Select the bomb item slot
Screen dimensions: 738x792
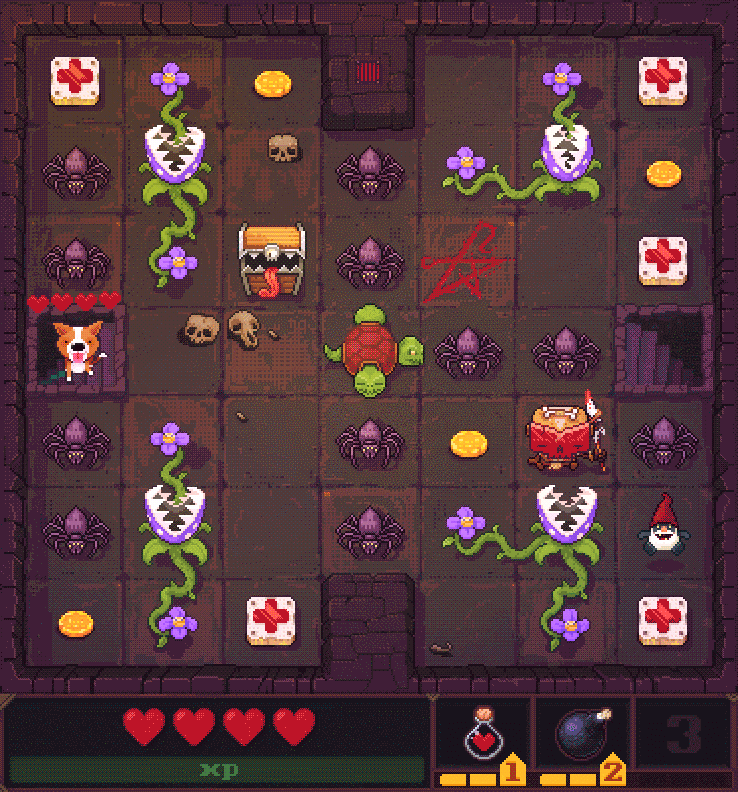pos(582,738)
